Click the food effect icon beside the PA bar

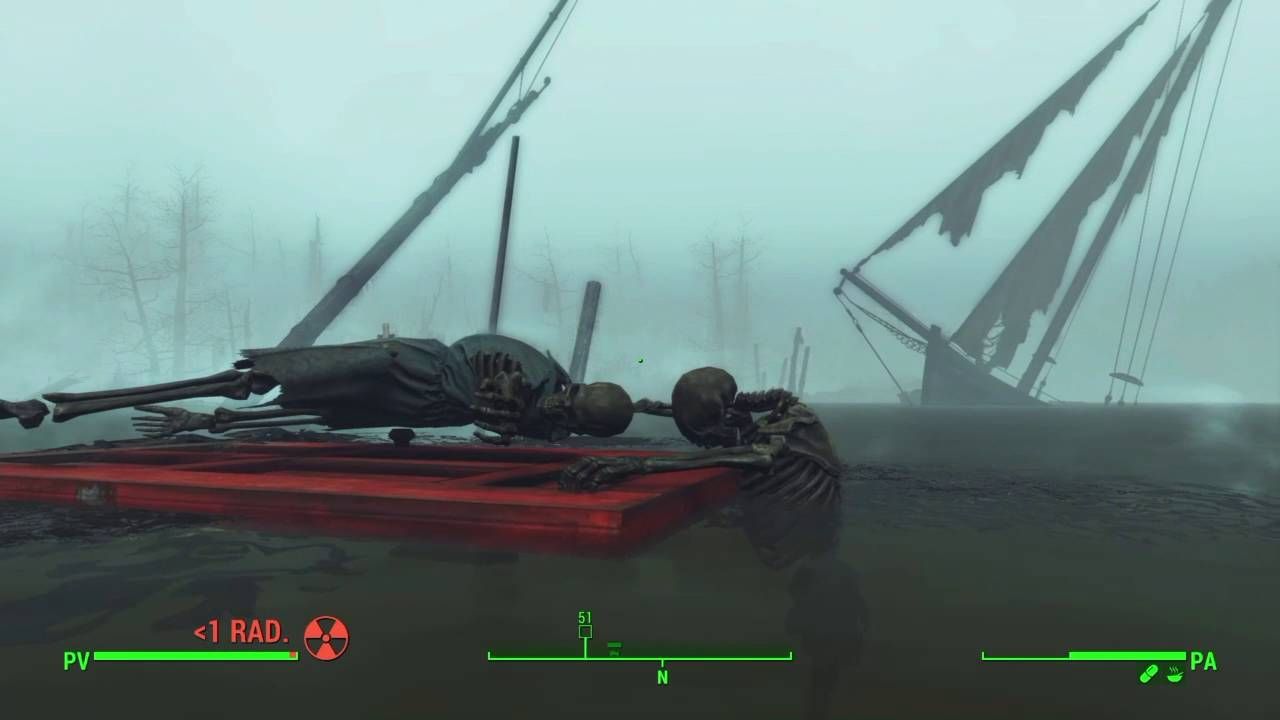click(x=1177, y=676)
